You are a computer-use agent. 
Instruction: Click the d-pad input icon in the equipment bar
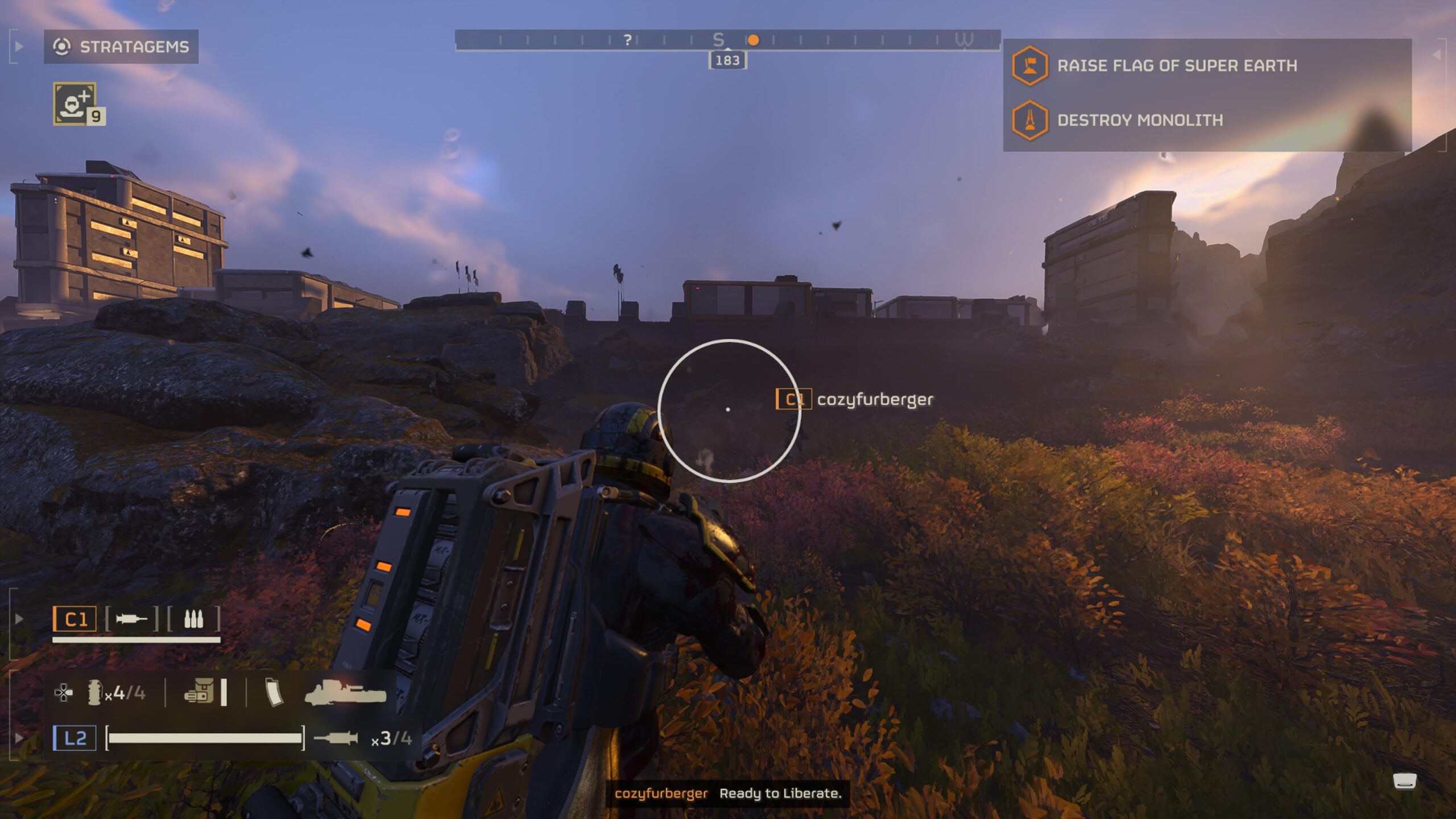pyautogui.click(x=63, y=693)
